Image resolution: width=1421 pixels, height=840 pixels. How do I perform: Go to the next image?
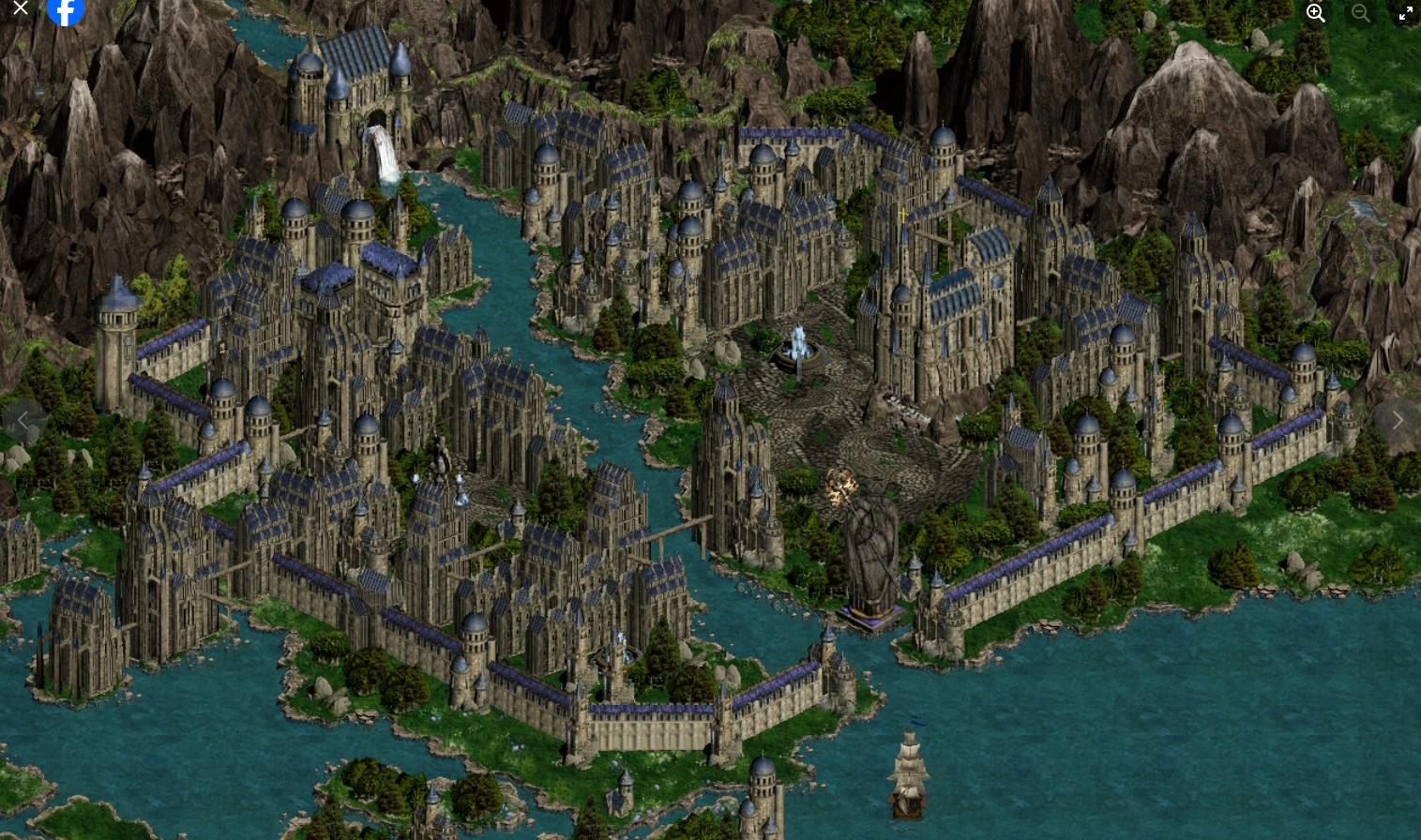point(1398,420)
